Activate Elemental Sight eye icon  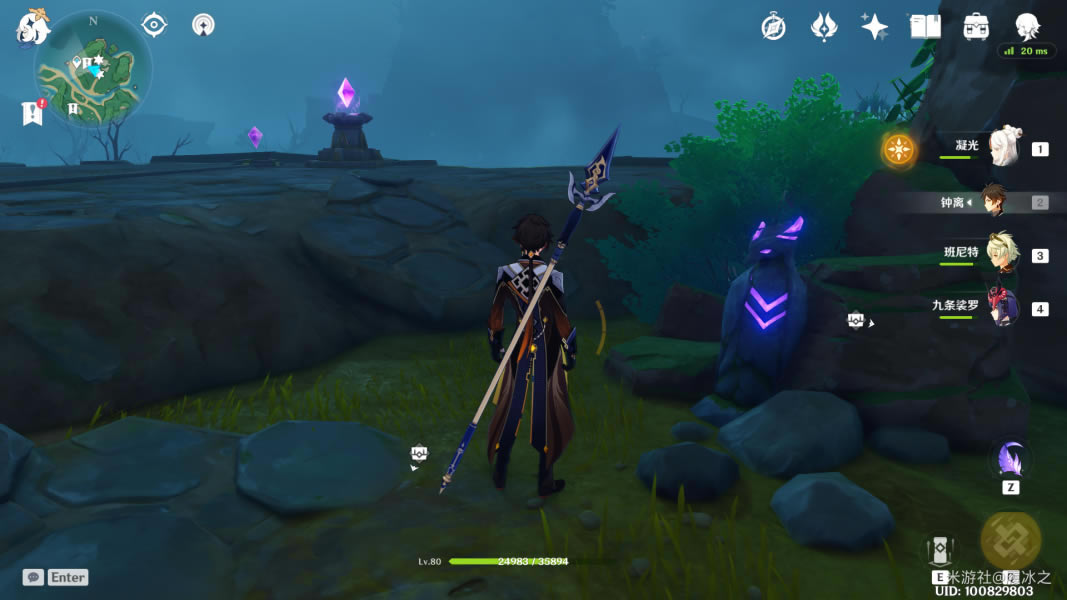click(154, 24)
